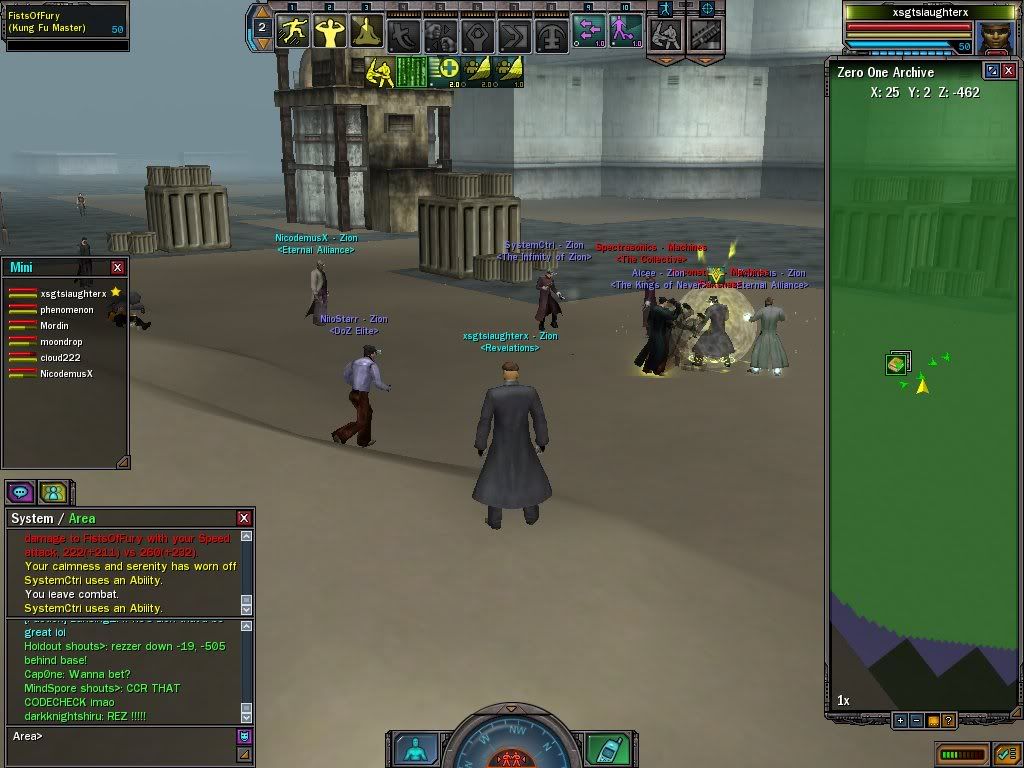Viewport: 1024px width, 768px height.
Task: Close the System / Area chat window
Action: [x=244, y=518]
